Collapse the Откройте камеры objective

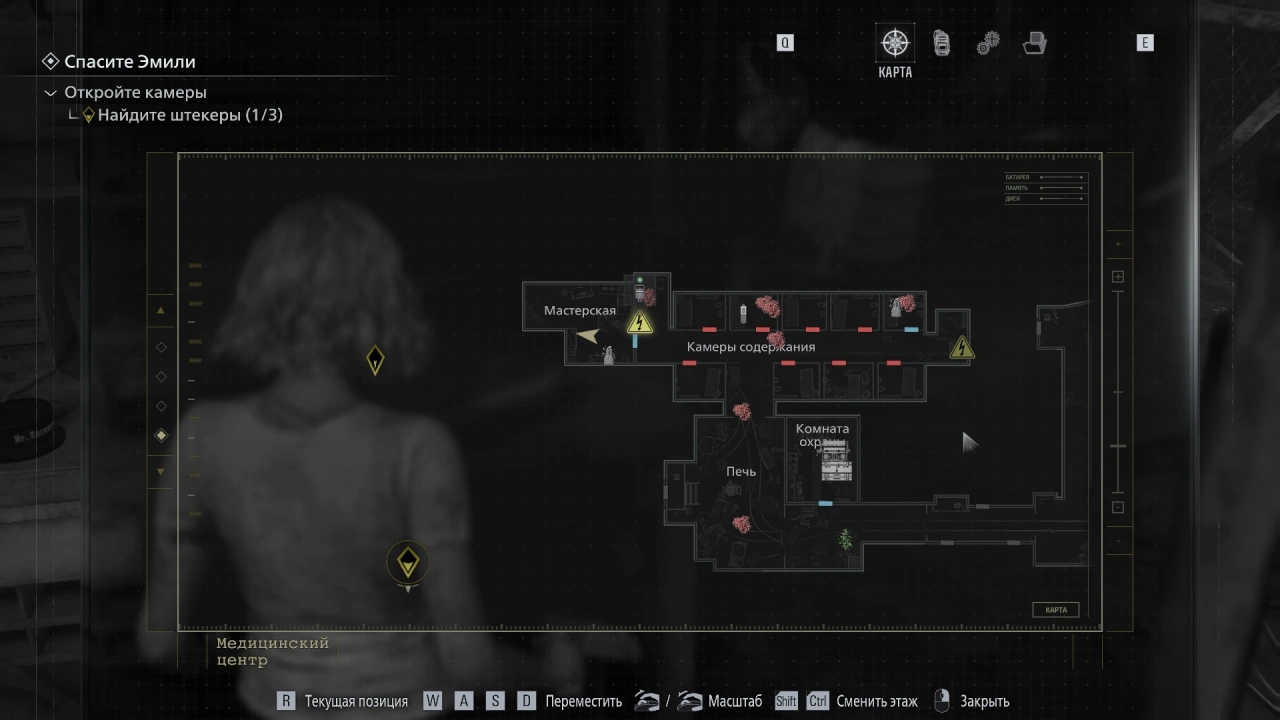coord(51,93)
